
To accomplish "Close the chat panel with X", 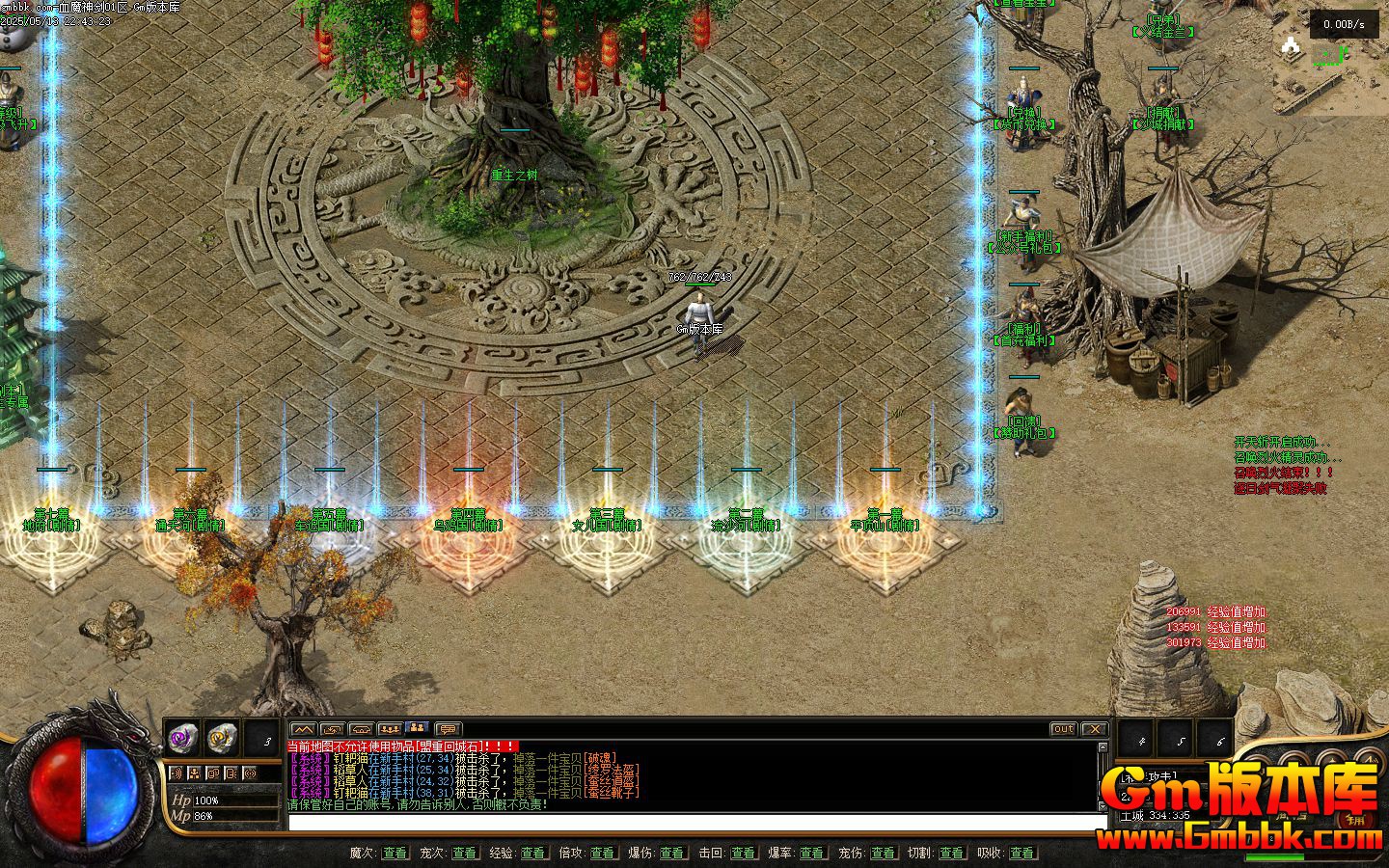I will pyautogui.click(x=1094, y=729).
